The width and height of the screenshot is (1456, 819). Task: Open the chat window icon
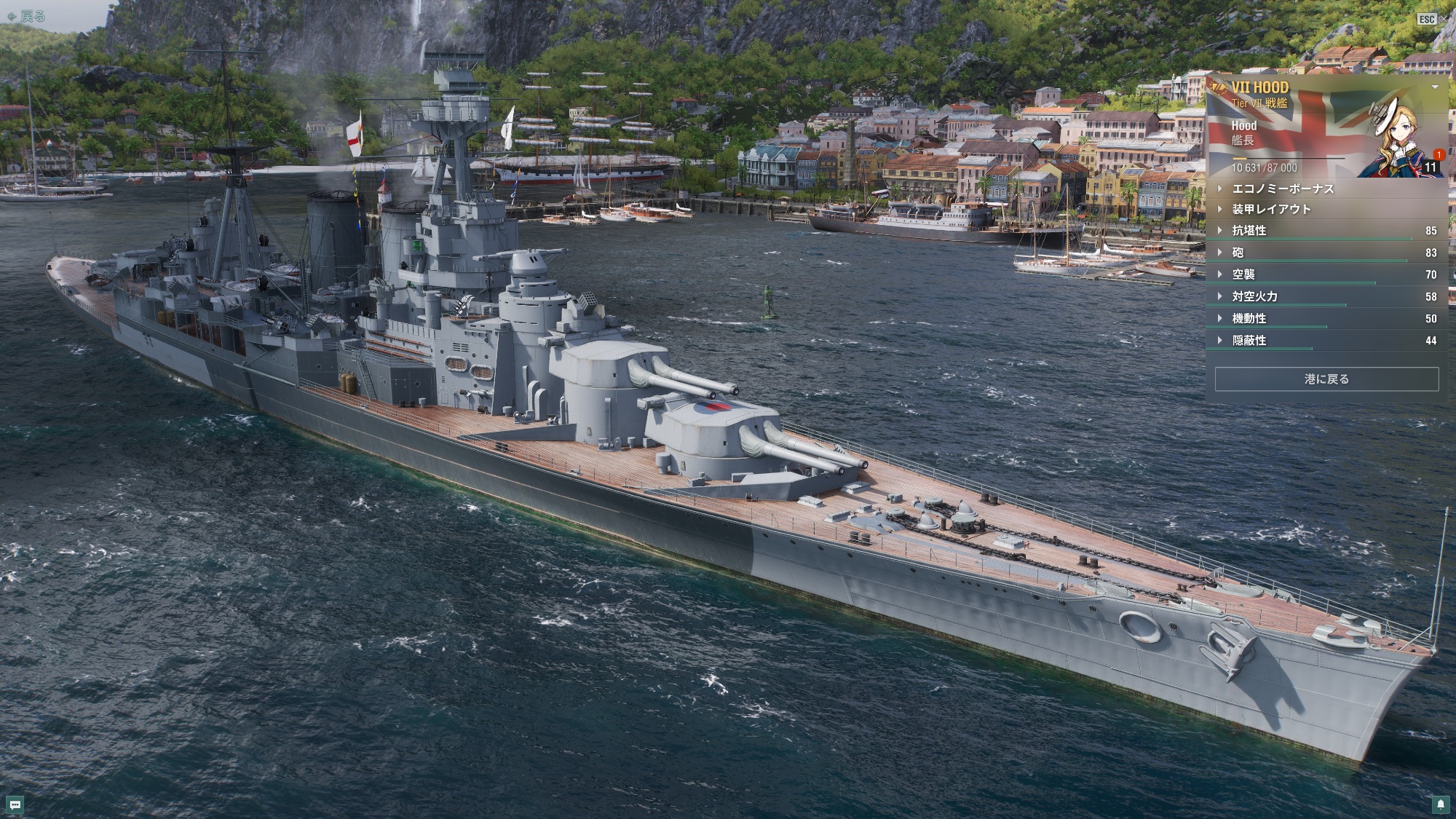tap(15, 804)
